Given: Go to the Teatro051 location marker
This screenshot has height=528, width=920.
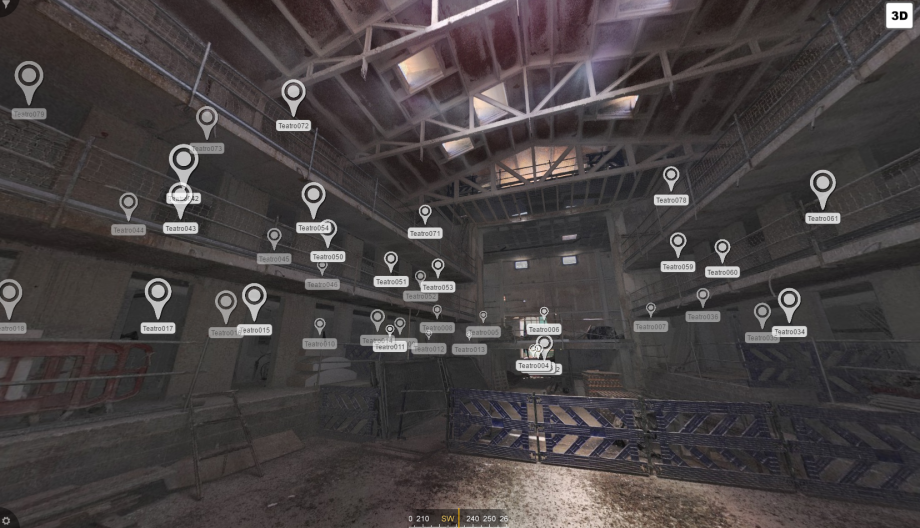Looking at the screenshot, I should coord(391,260).
